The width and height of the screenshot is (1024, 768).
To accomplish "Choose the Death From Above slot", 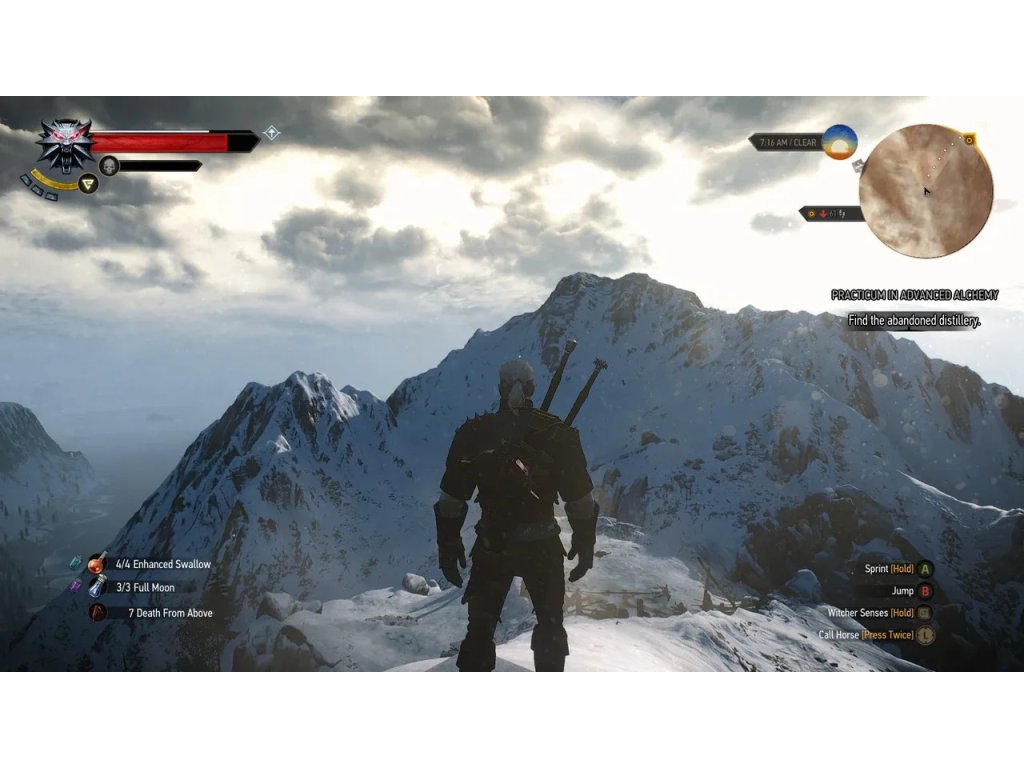I will coord(97,613).
